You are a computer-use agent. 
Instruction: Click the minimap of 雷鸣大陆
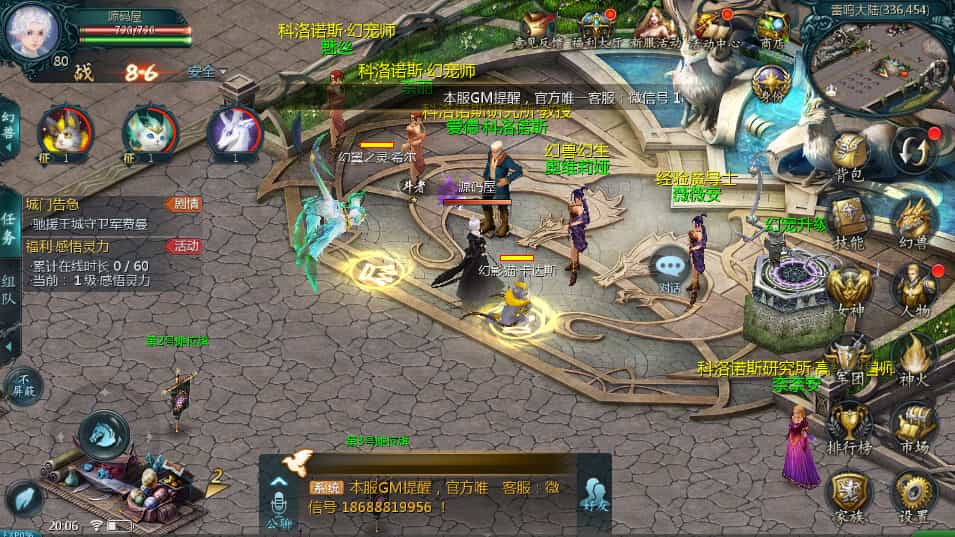[880, 62]
